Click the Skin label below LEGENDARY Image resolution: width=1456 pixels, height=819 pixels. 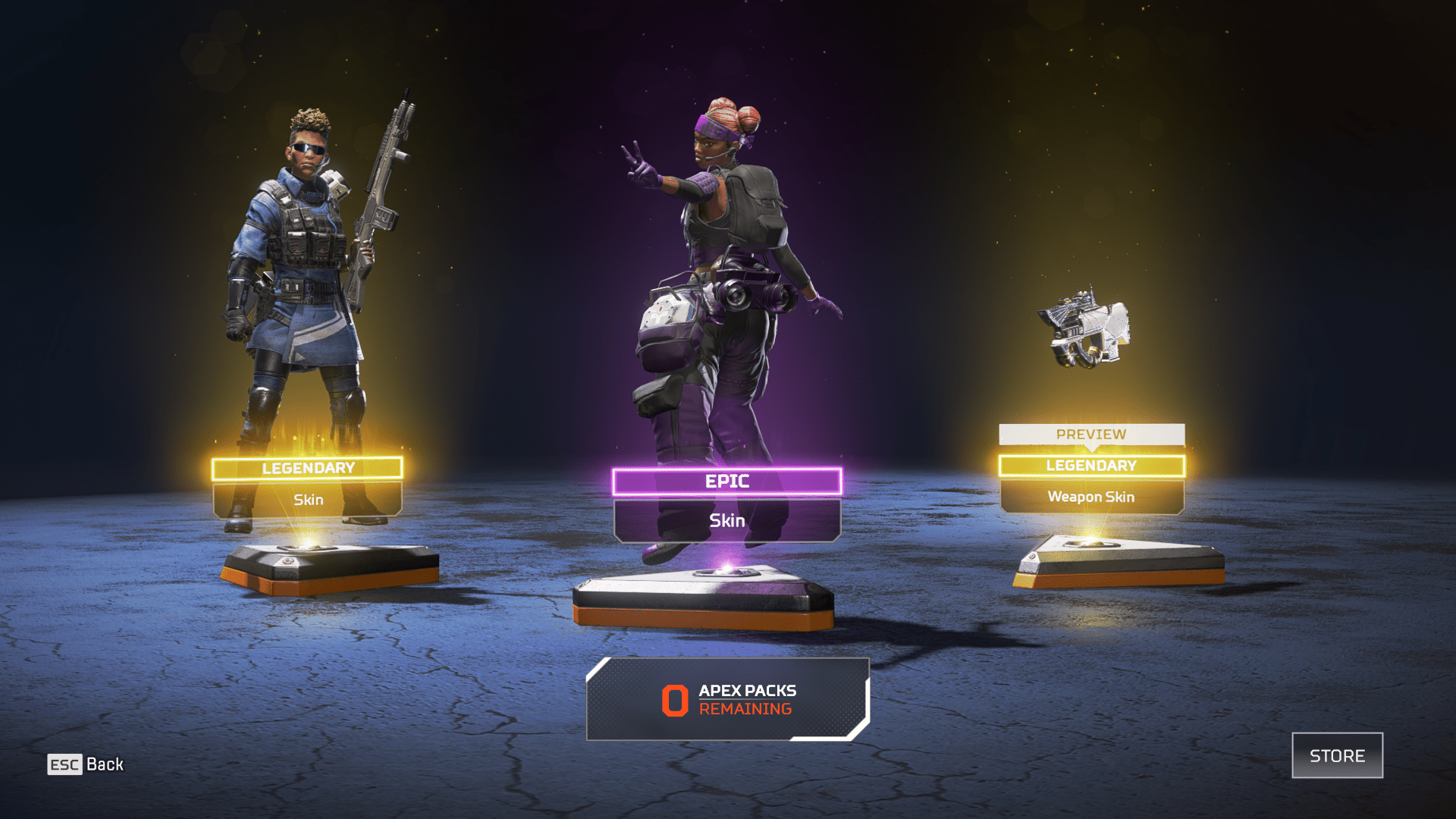[x=308, y=499]
